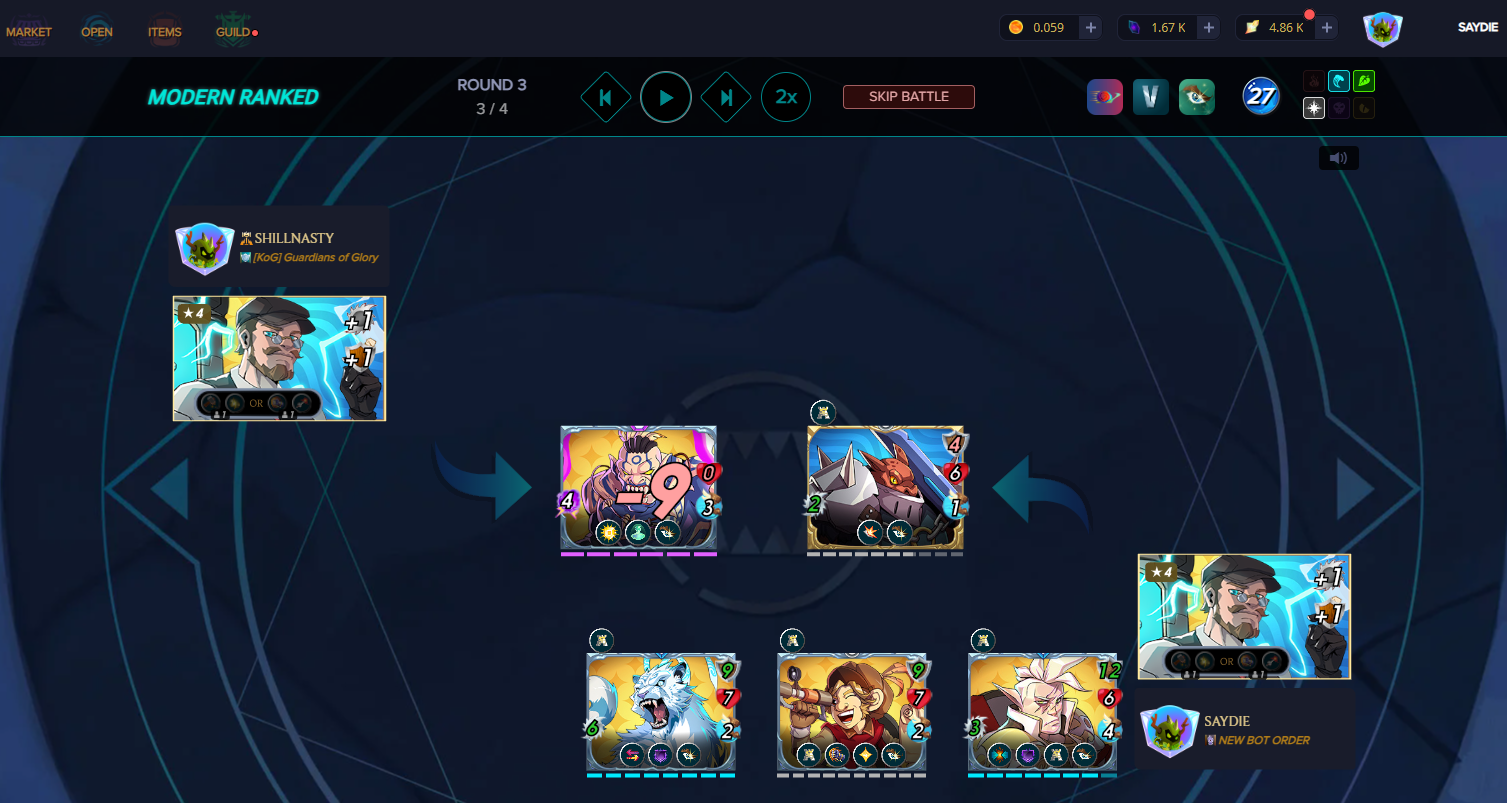Step back to previous round
This screenshot has height=803, width=1507.
click(x=605, y=97)
